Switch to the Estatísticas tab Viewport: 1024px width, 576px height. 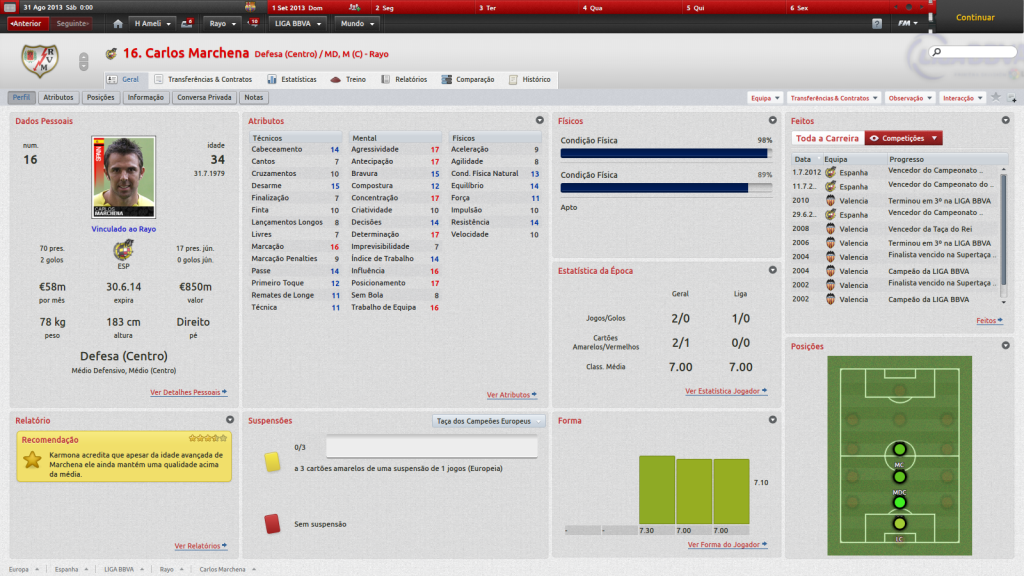click(292, 79)
